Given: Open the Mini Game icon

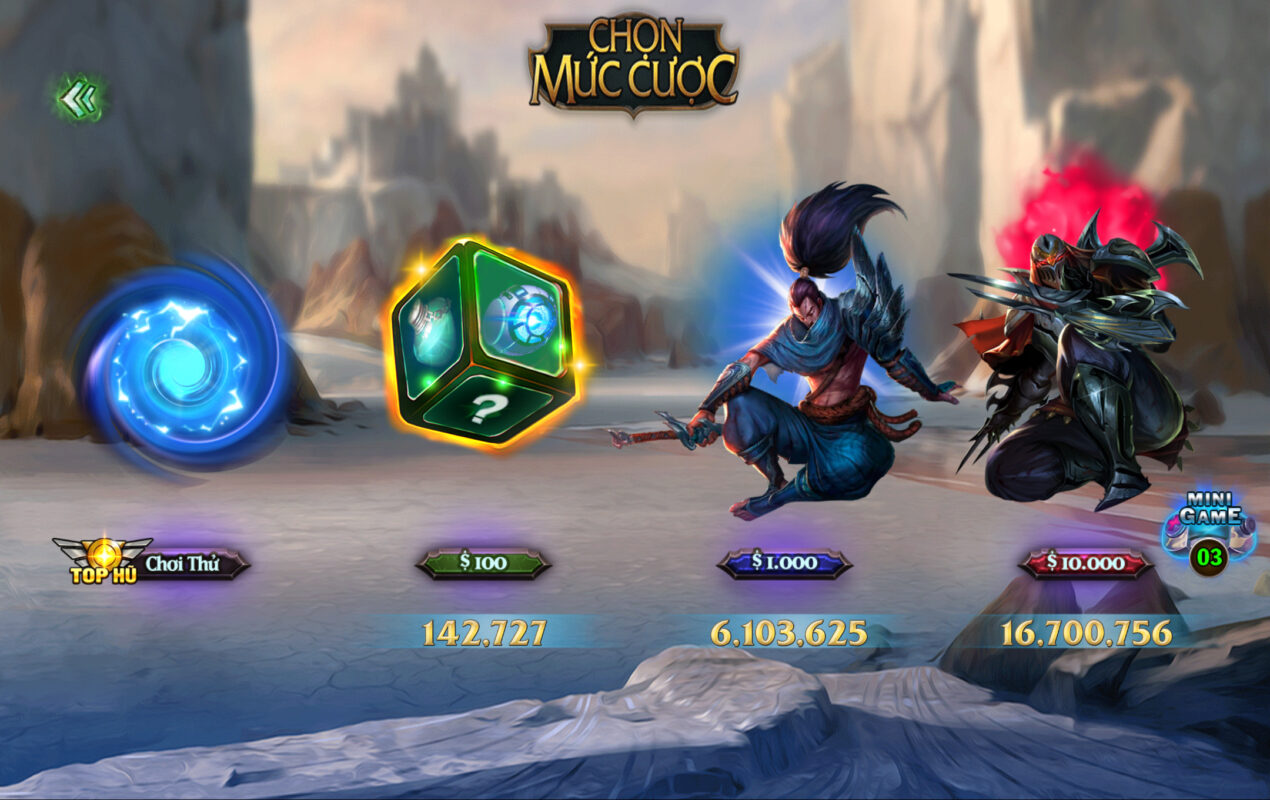Looking at the screenshot, I should pyautogui.click(x=1210, y=532).
